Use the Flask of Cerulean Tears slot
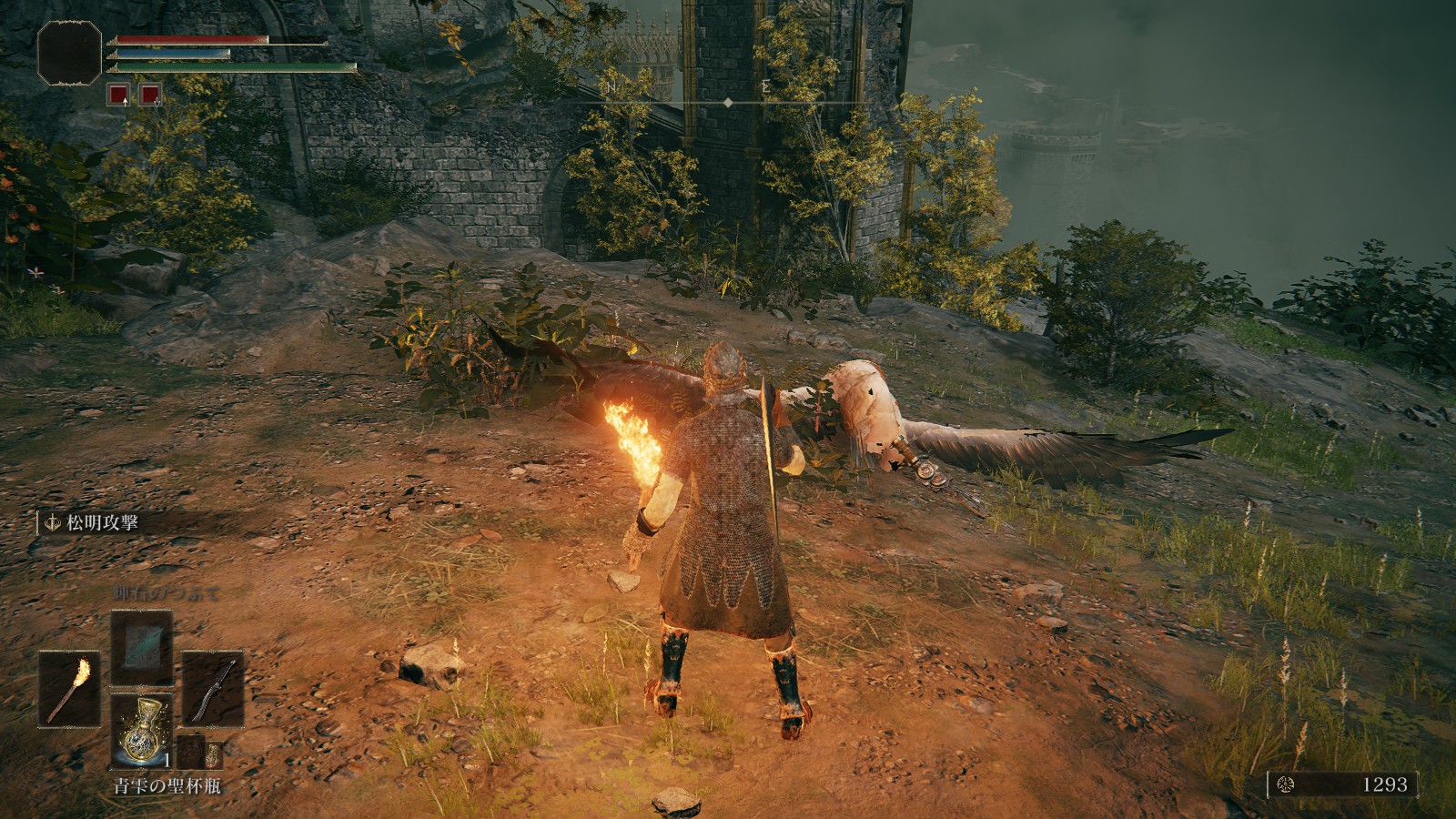The height and width of the screenshot is (819, 1456). 141,731
